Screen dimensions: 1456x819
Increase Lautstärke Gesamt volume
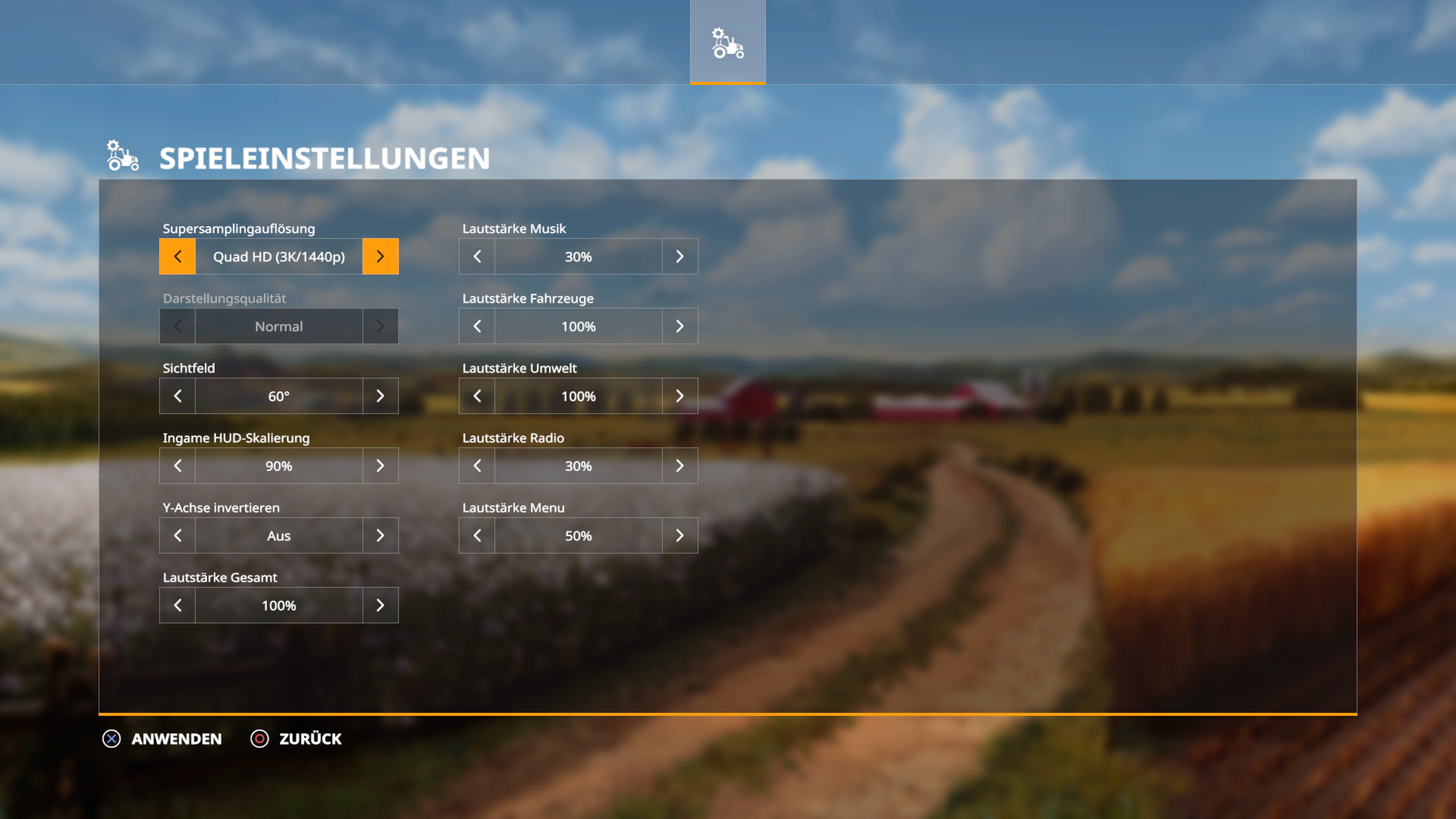(x=380, y=606)
